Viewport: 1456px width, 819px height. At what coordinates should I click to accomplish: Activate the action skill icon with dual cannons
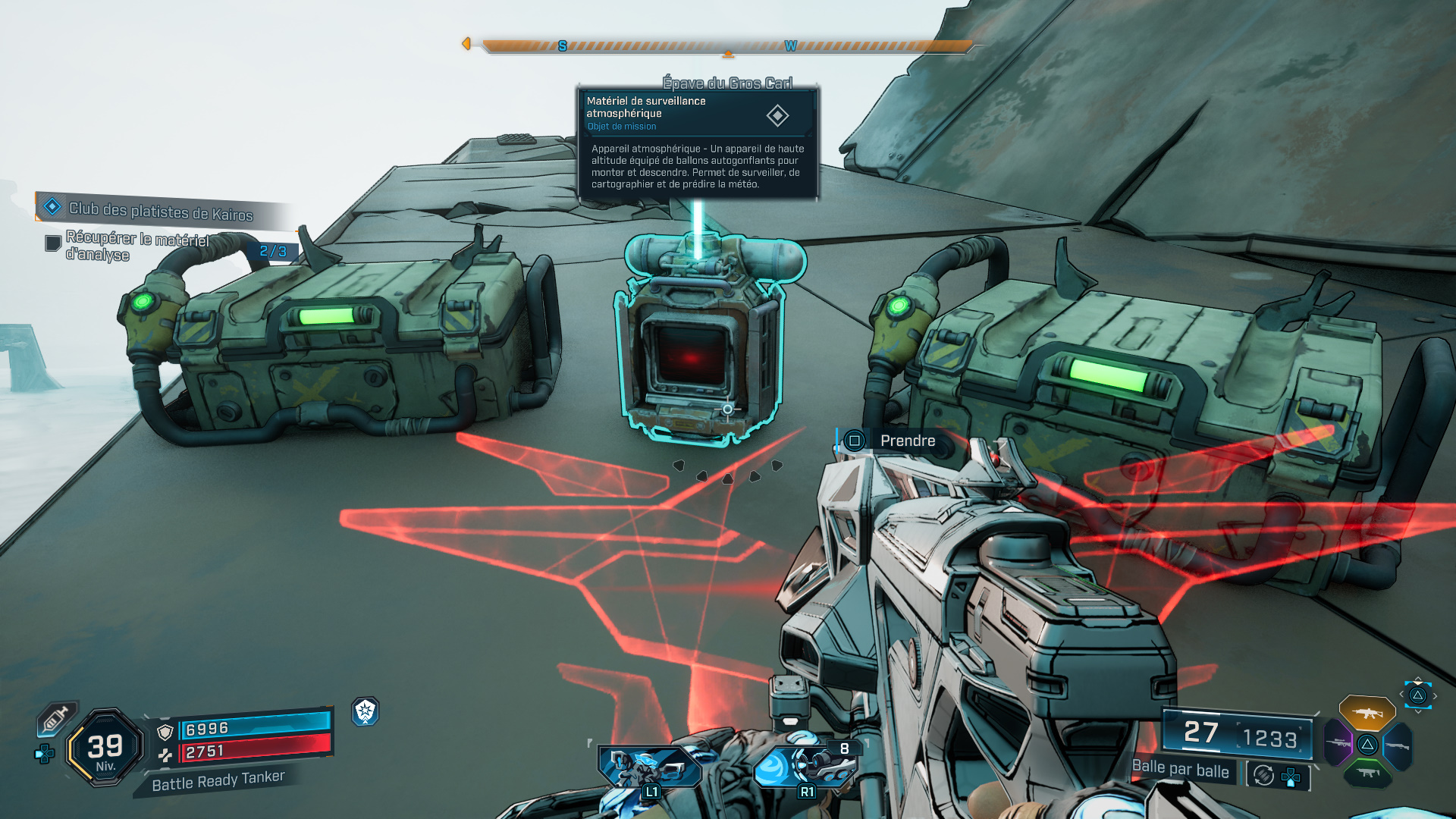click(649, 767)
